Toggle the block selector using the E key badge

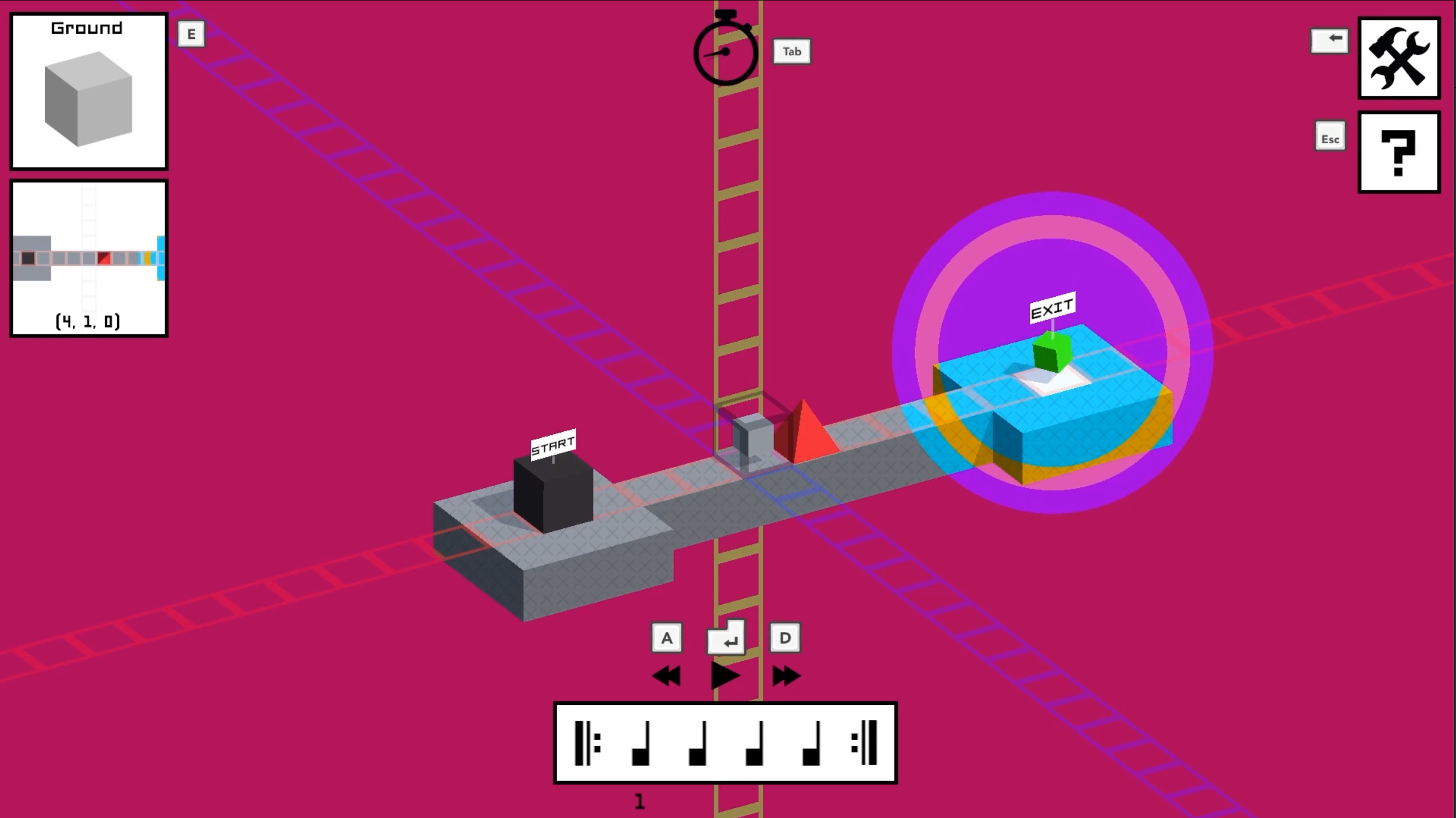coord(191,34)
